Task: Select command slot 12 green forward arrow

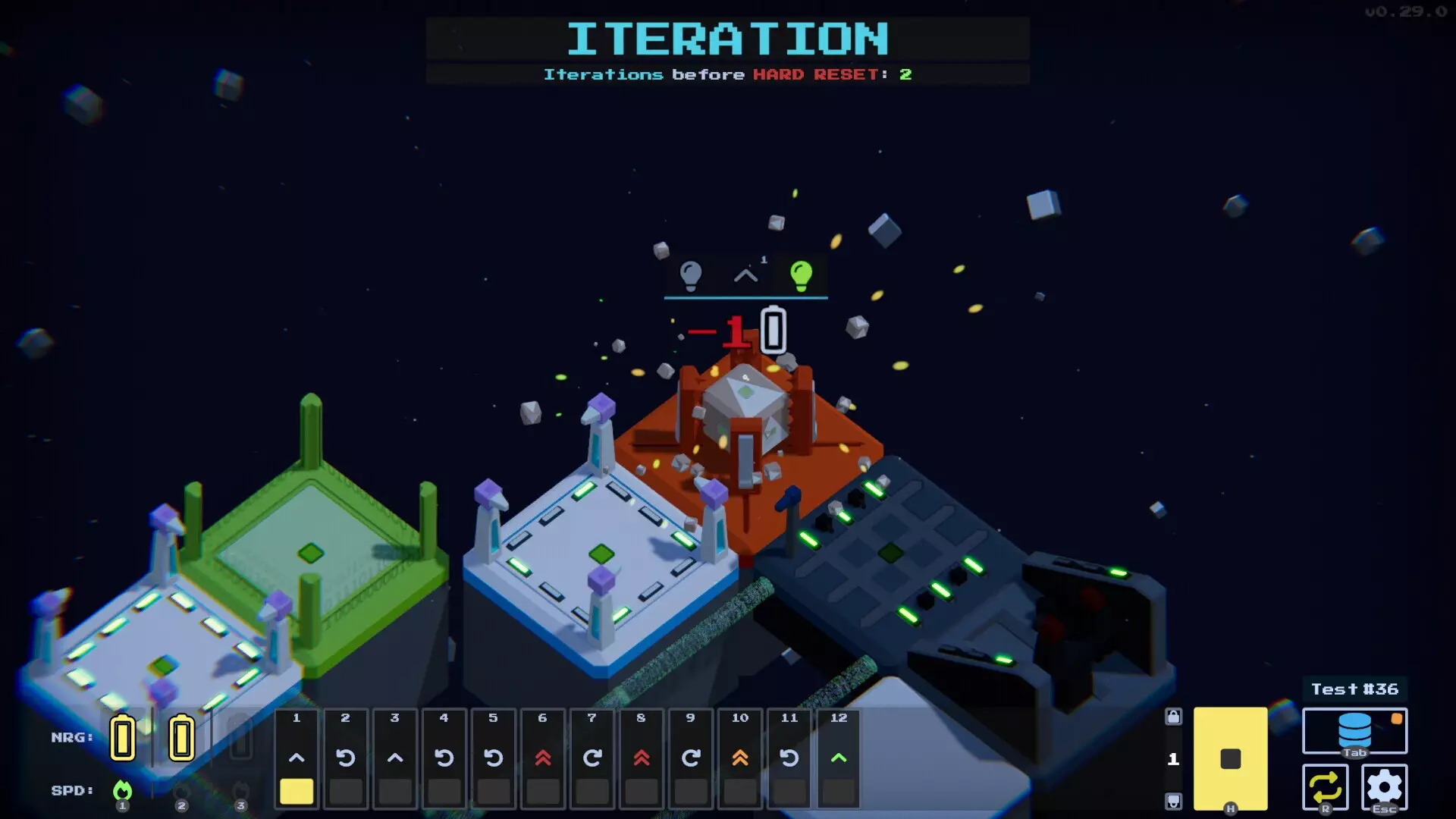Action: (839, 758)
